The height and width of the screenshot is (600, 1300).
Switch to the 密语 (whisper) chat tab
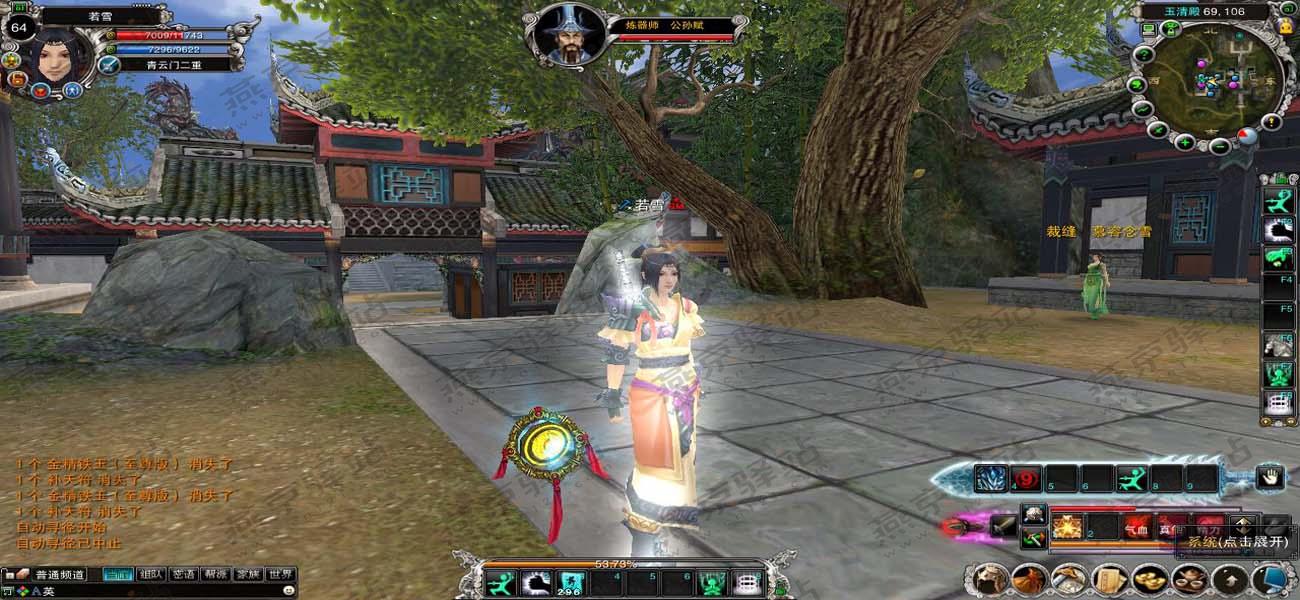tap(184, 575)
